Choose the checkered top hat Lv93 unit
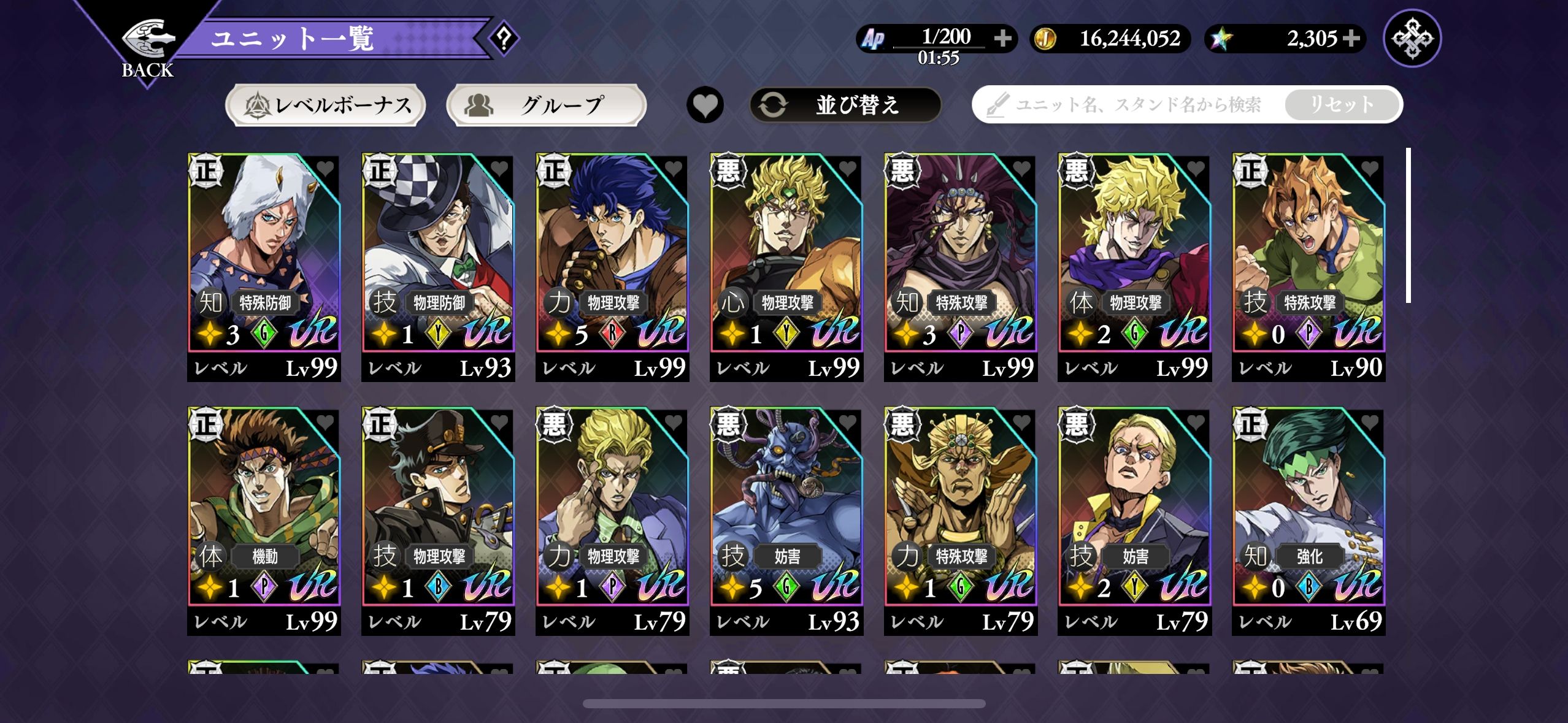1568x723 pixels. tap(438, 258)
